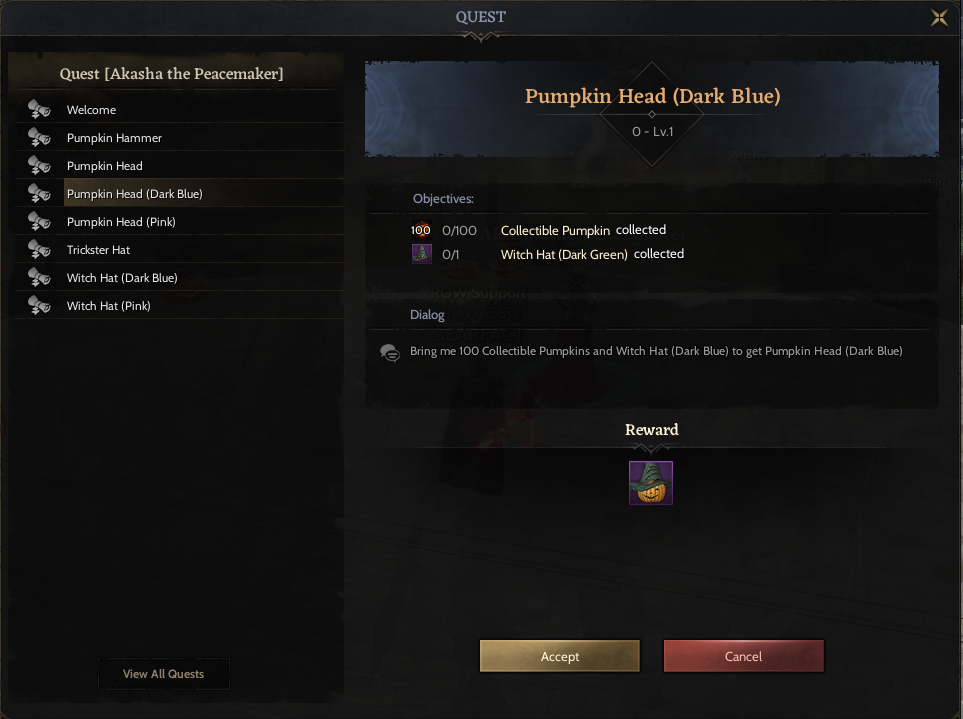Choose the Pumpkin Hammer quest

click(114, 138)
